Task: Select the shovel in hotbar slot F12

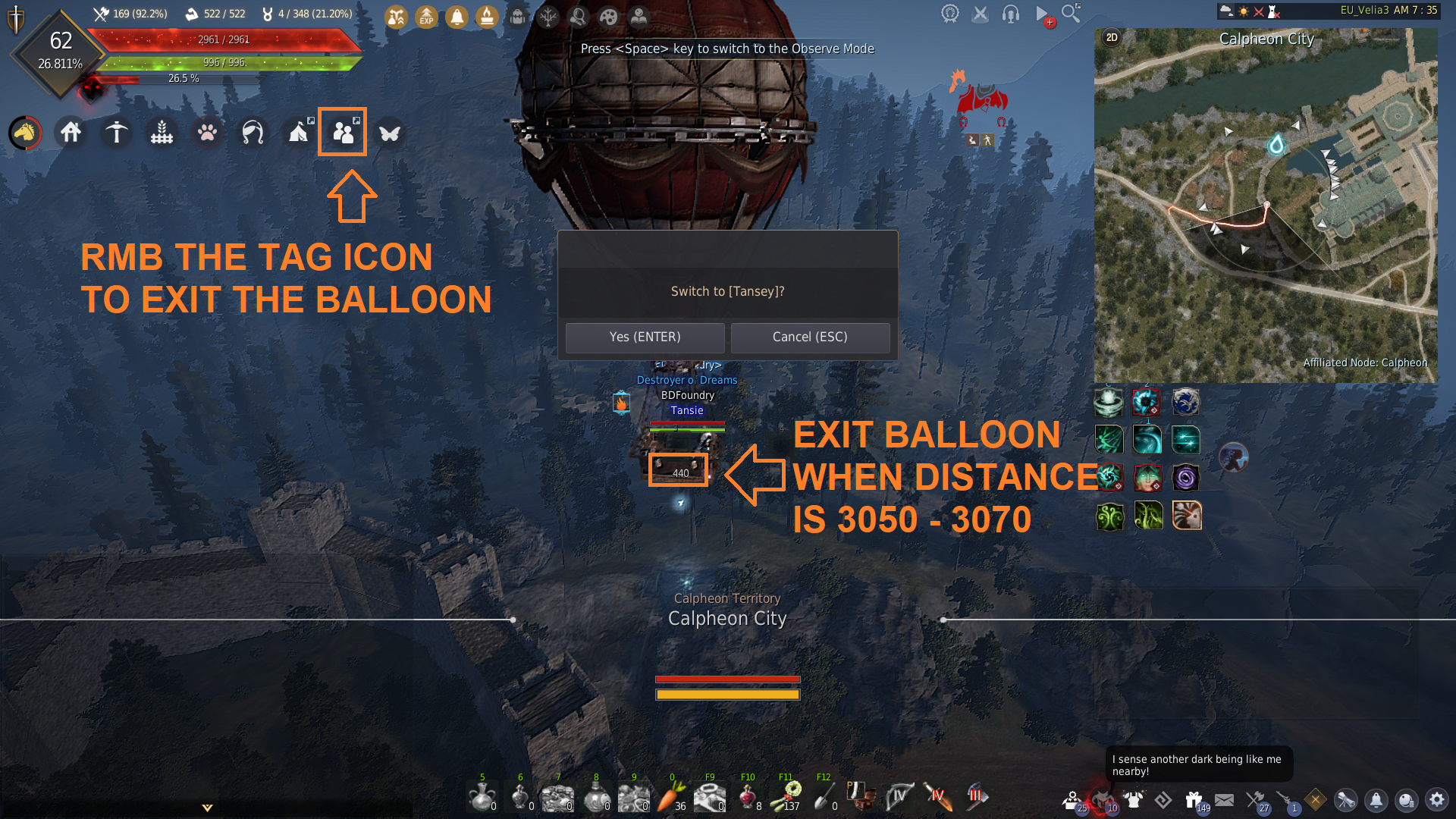Action: tap(823, 797)
